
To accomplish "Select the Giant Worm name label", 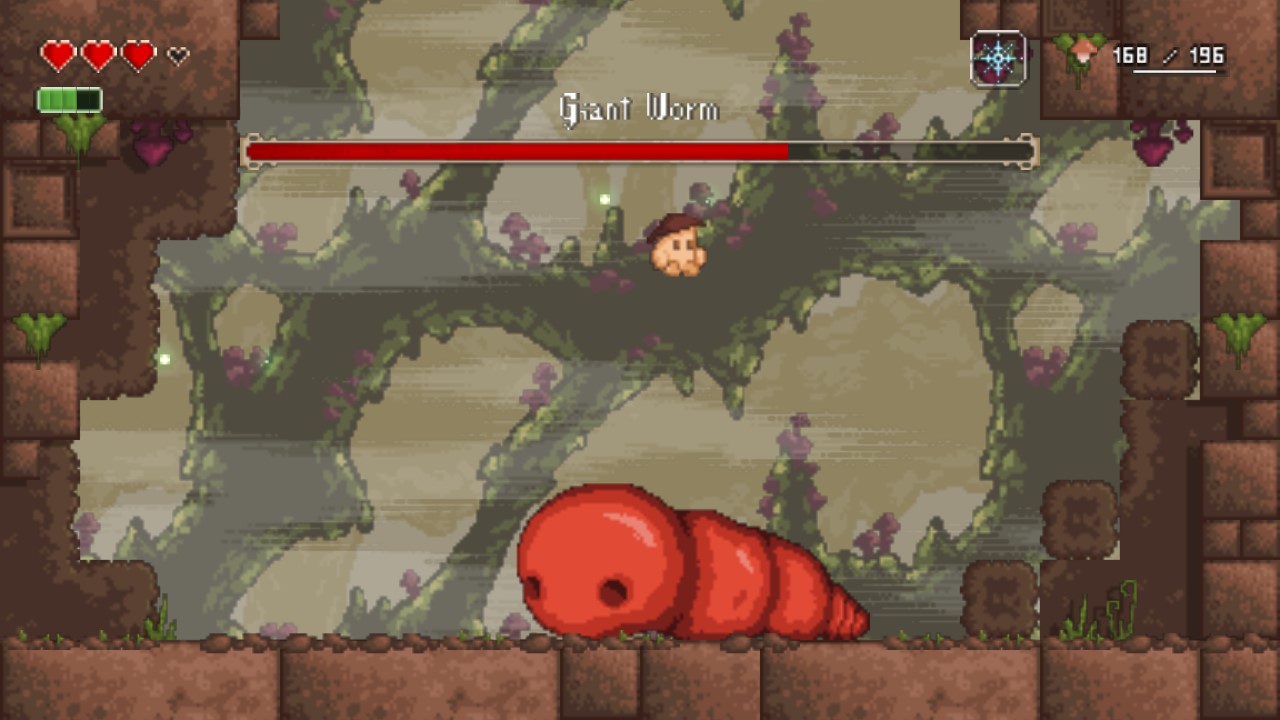I will click(x=638, y=109).
